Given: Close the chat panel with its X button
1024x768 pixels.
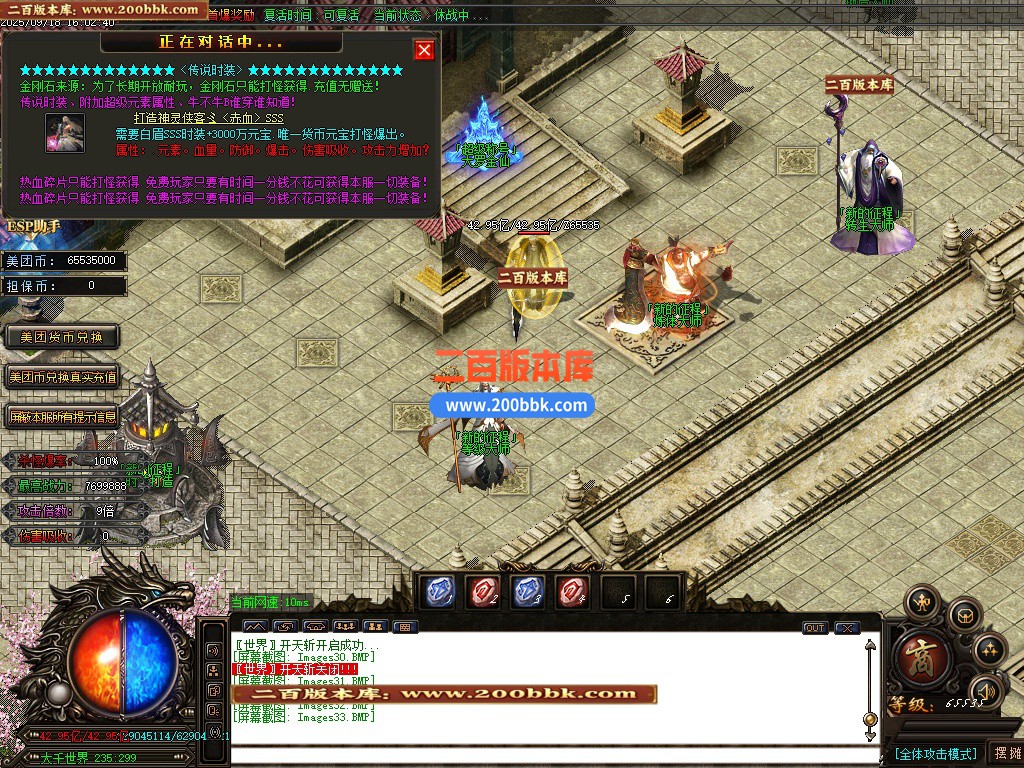Looking at the screenshot, I should click(847, 628).
